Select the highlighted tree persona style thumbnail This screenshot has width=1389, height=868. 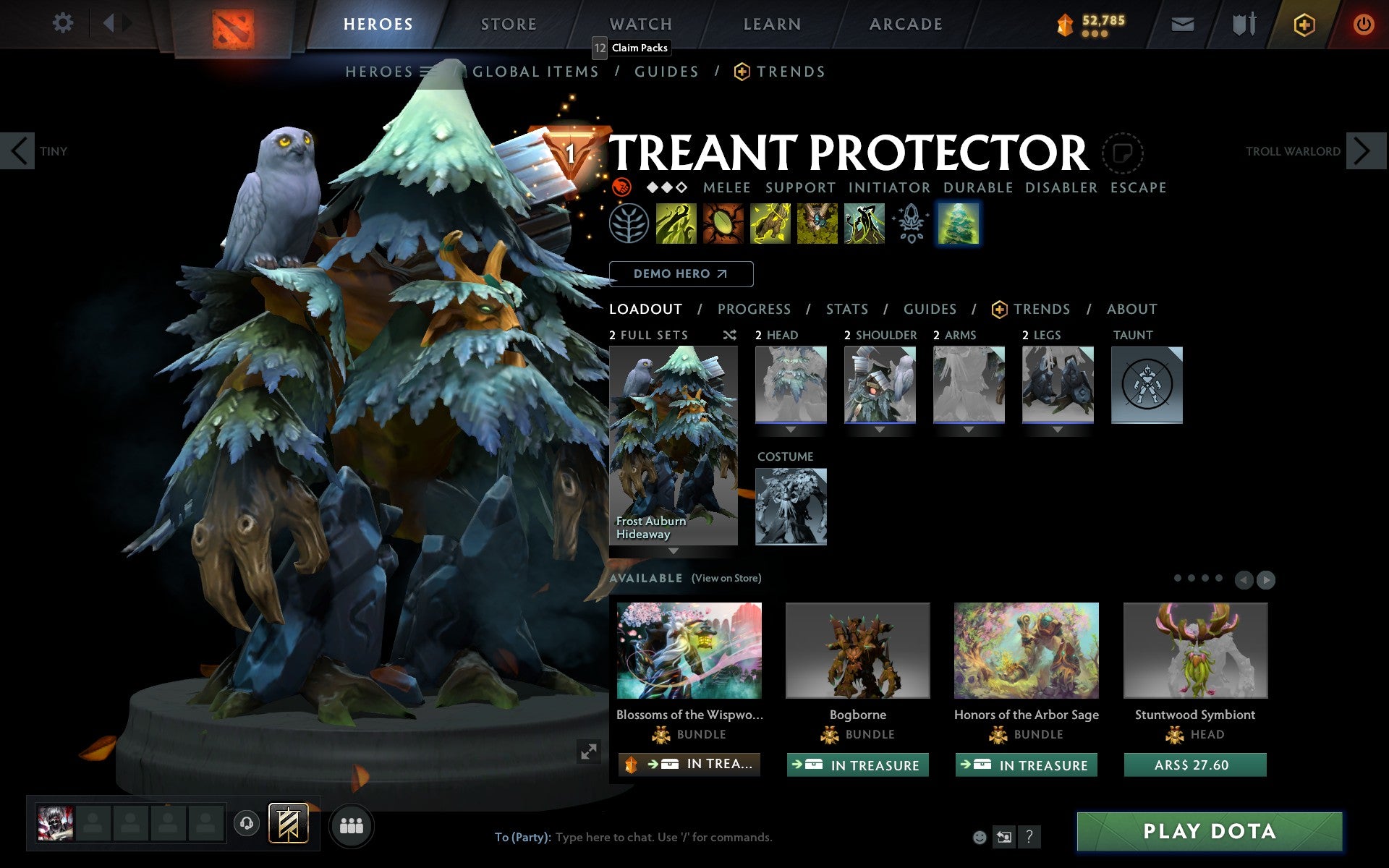click(959, 225)
